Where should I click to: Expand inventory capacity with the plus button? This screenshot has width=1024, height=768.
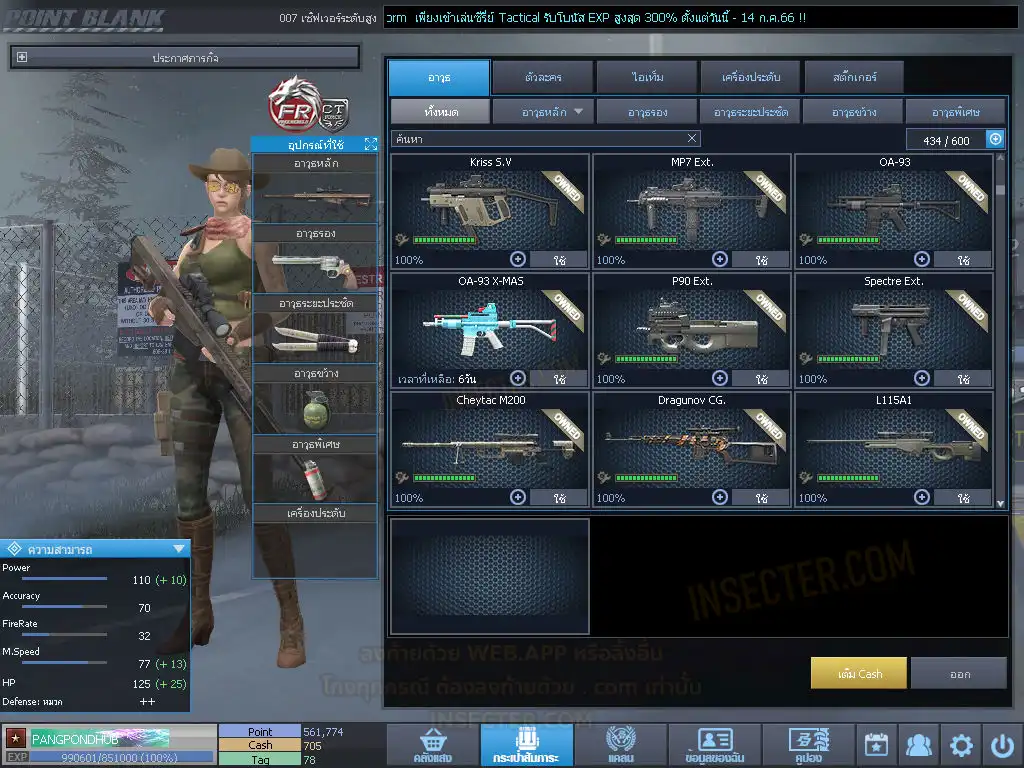coord(995,139)
